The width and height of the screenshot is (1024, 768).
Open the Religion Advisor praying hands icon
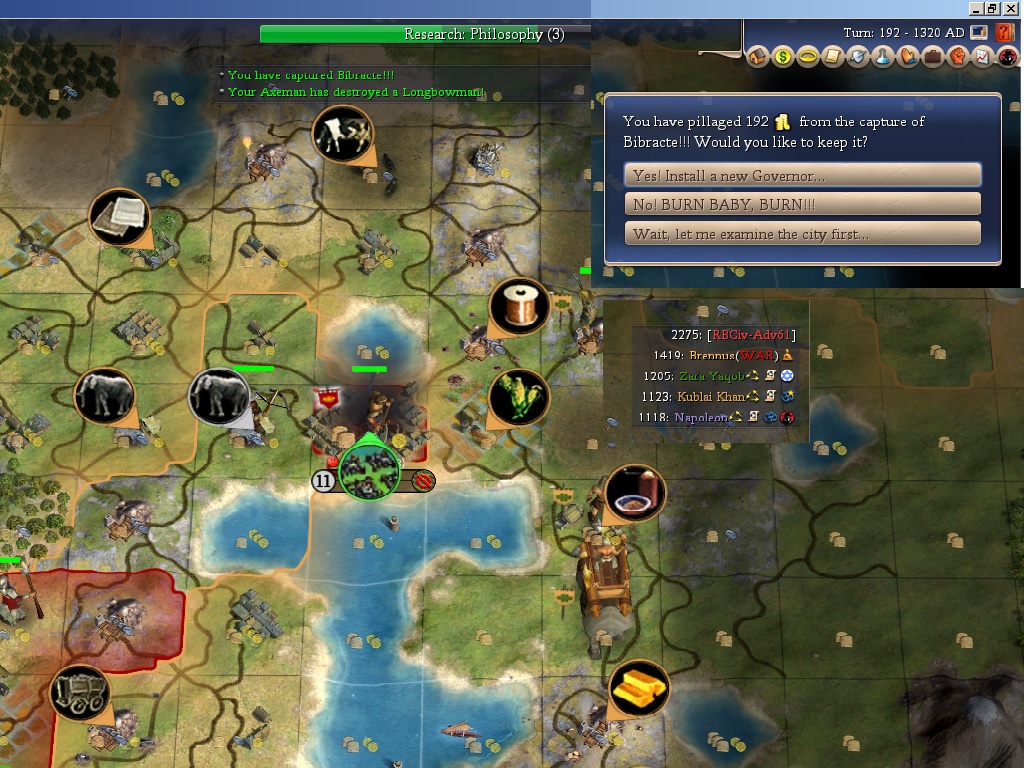(908, 58)
